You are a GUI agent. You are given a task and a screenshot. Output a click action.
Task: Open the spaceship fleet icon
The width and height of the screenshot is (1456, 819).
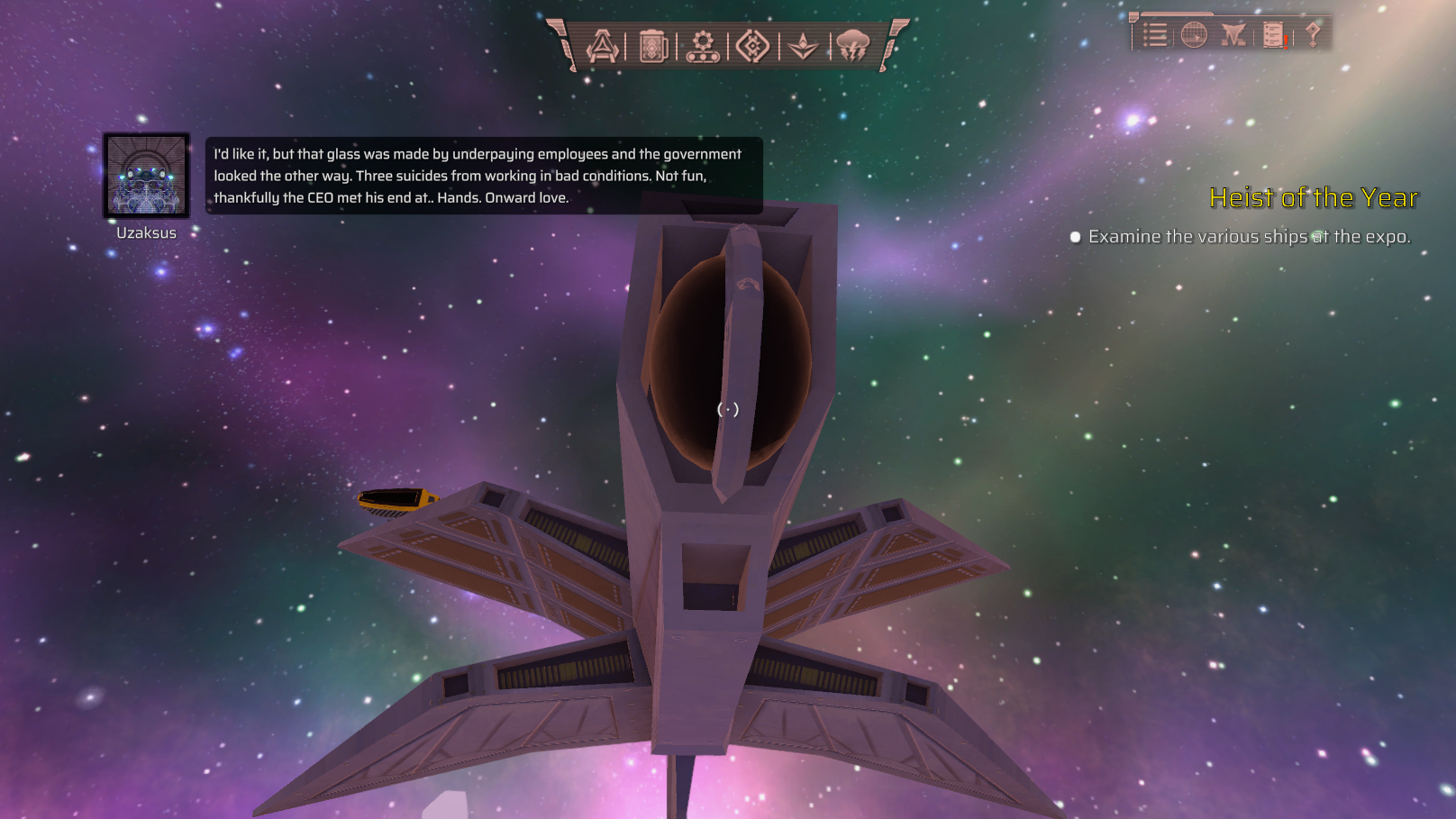pyautogui.click(x=1233, y=35)
